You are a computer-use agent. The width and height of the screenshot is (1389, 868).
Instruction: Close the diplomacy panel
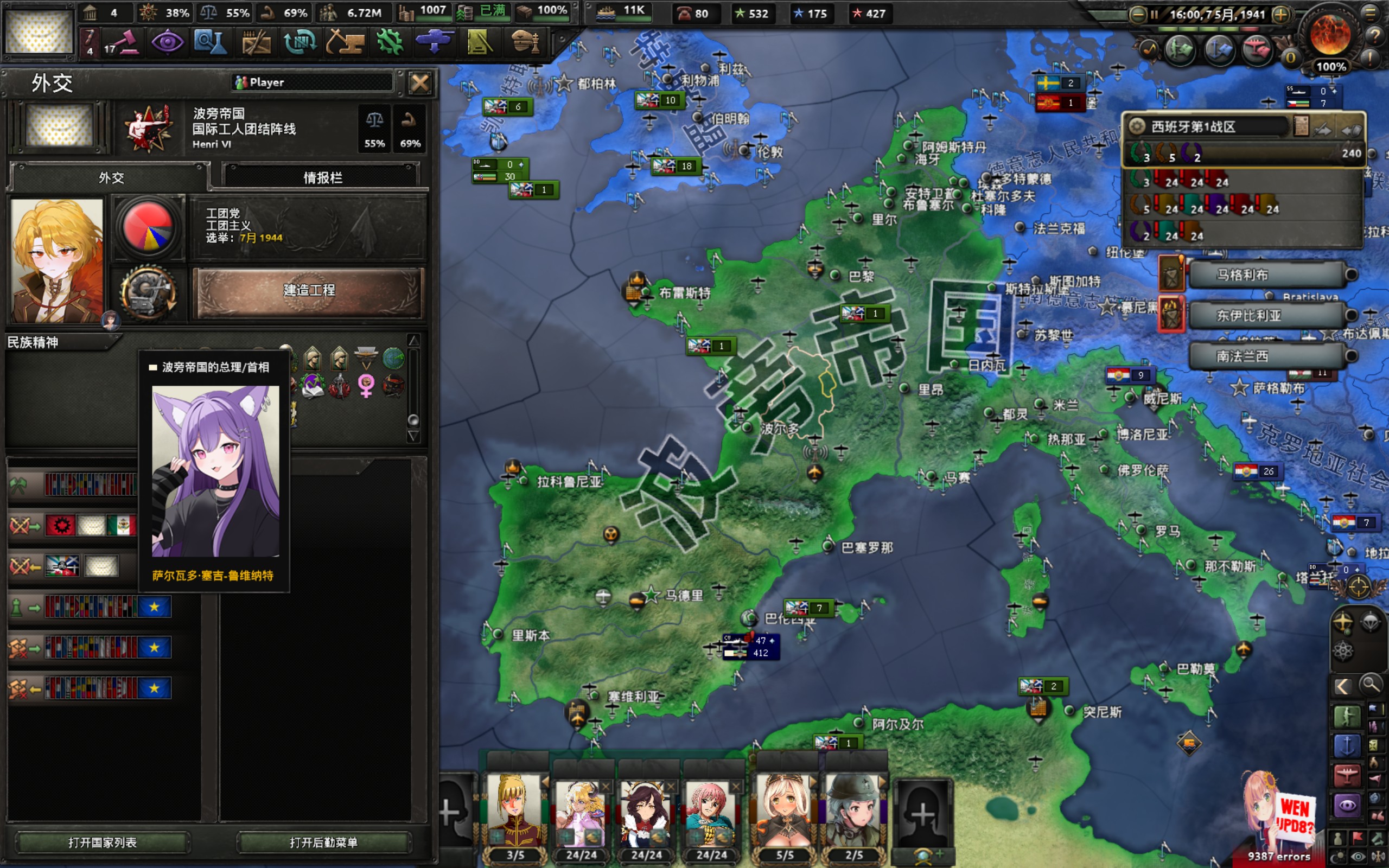(419, 83)
